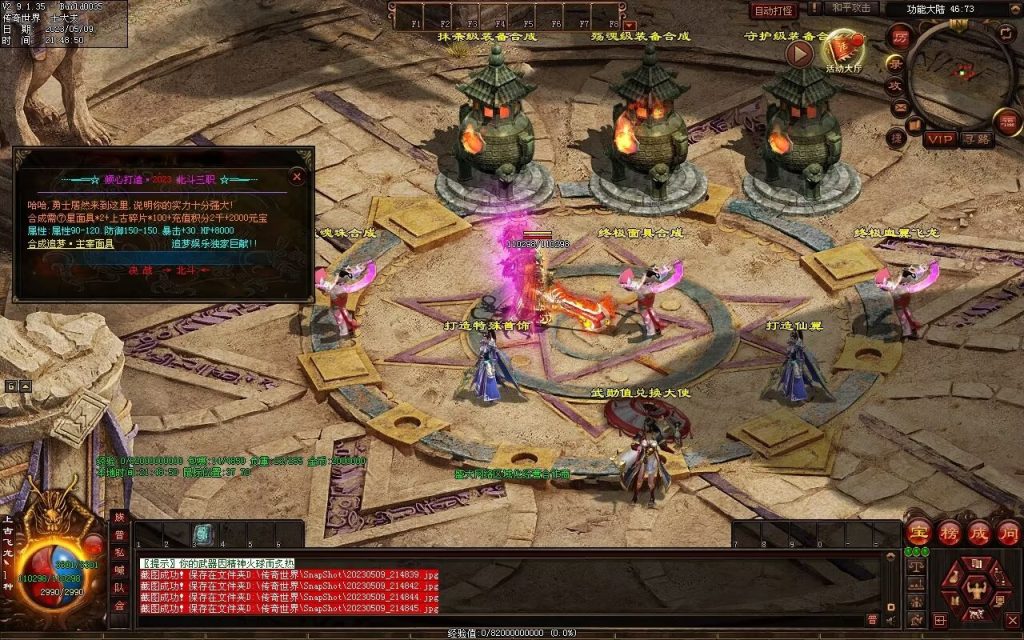Viewport: 1024px width, 640px height.
Task: Activate the 寻路 pathfinding button
Action: pyautogui.click(x=977, y=139)
